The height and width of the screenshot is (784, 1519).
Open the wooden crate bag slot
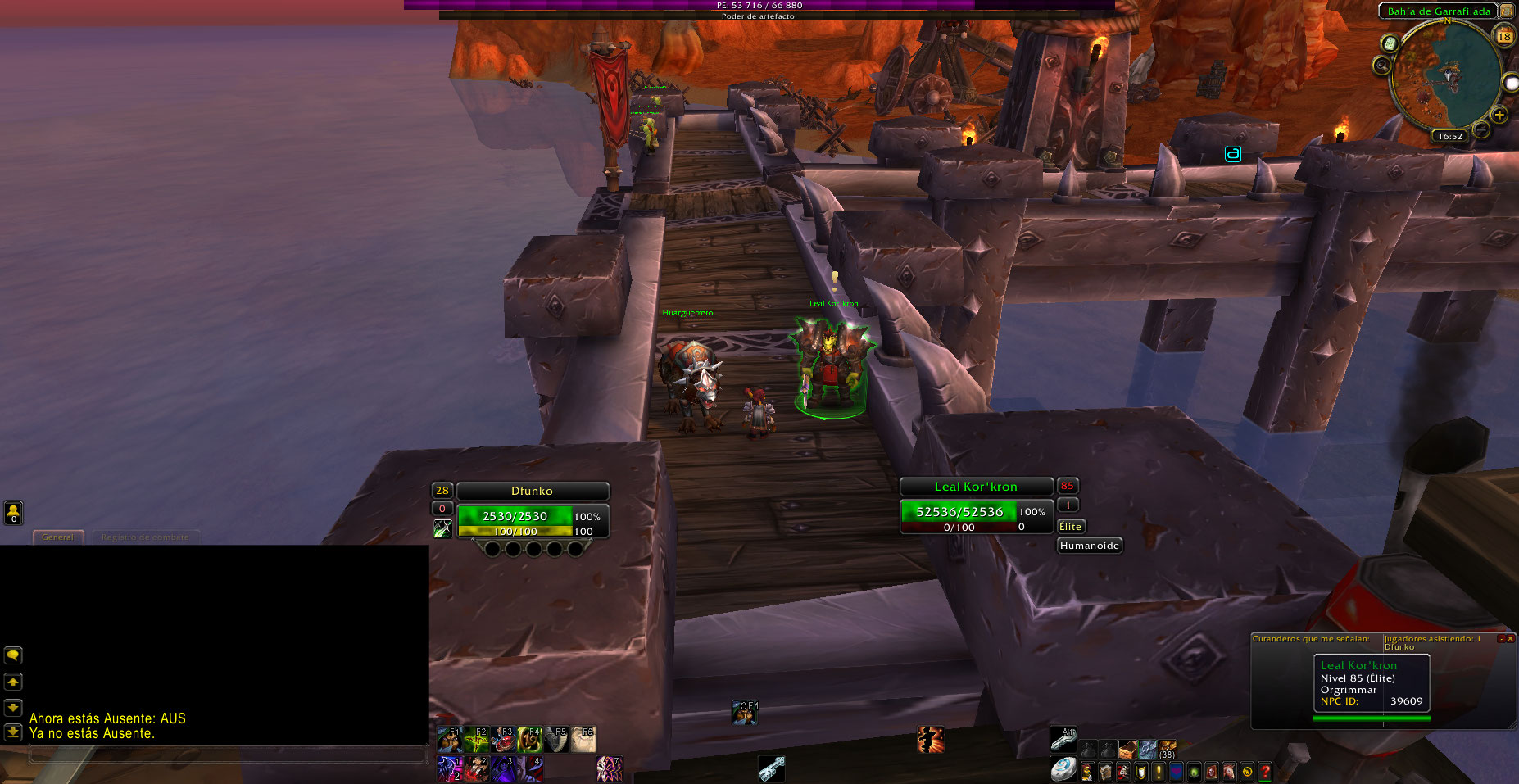[1128, 750]
